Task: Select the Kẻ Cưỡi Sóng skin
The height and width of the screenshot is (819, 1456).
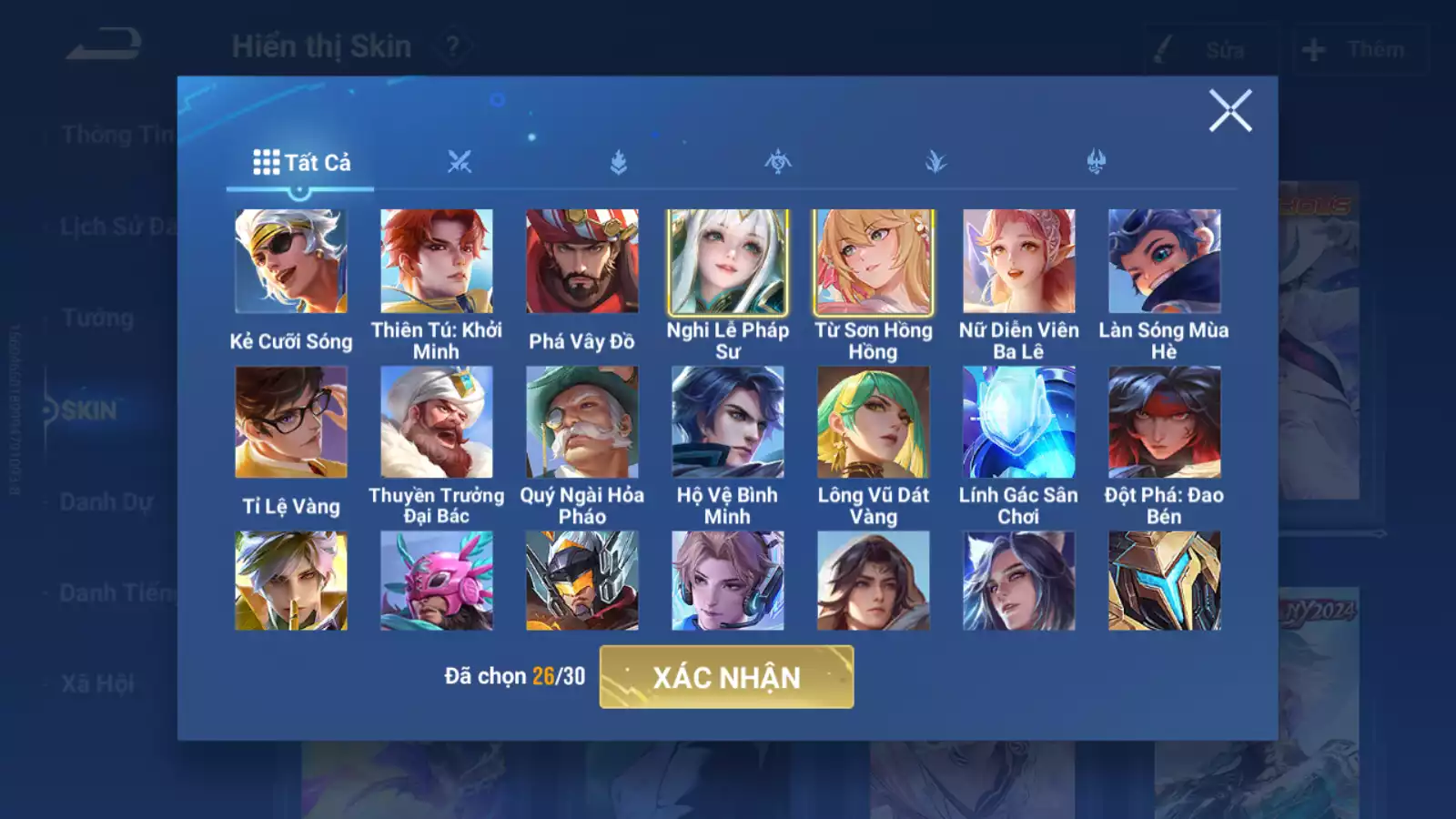Action: [291, 259]
